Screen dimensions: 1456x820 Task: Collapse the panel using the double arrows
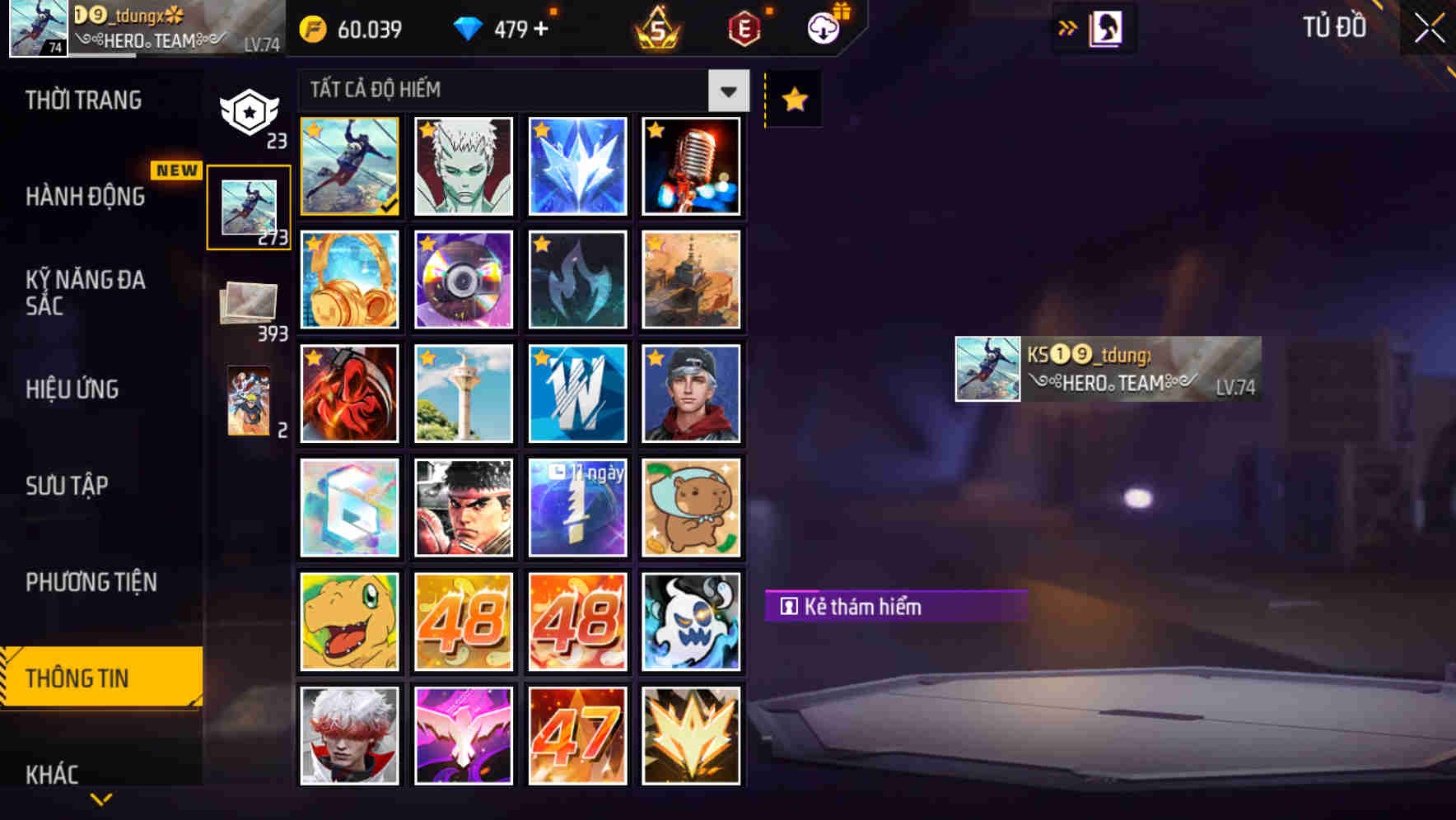[1068, 27]
